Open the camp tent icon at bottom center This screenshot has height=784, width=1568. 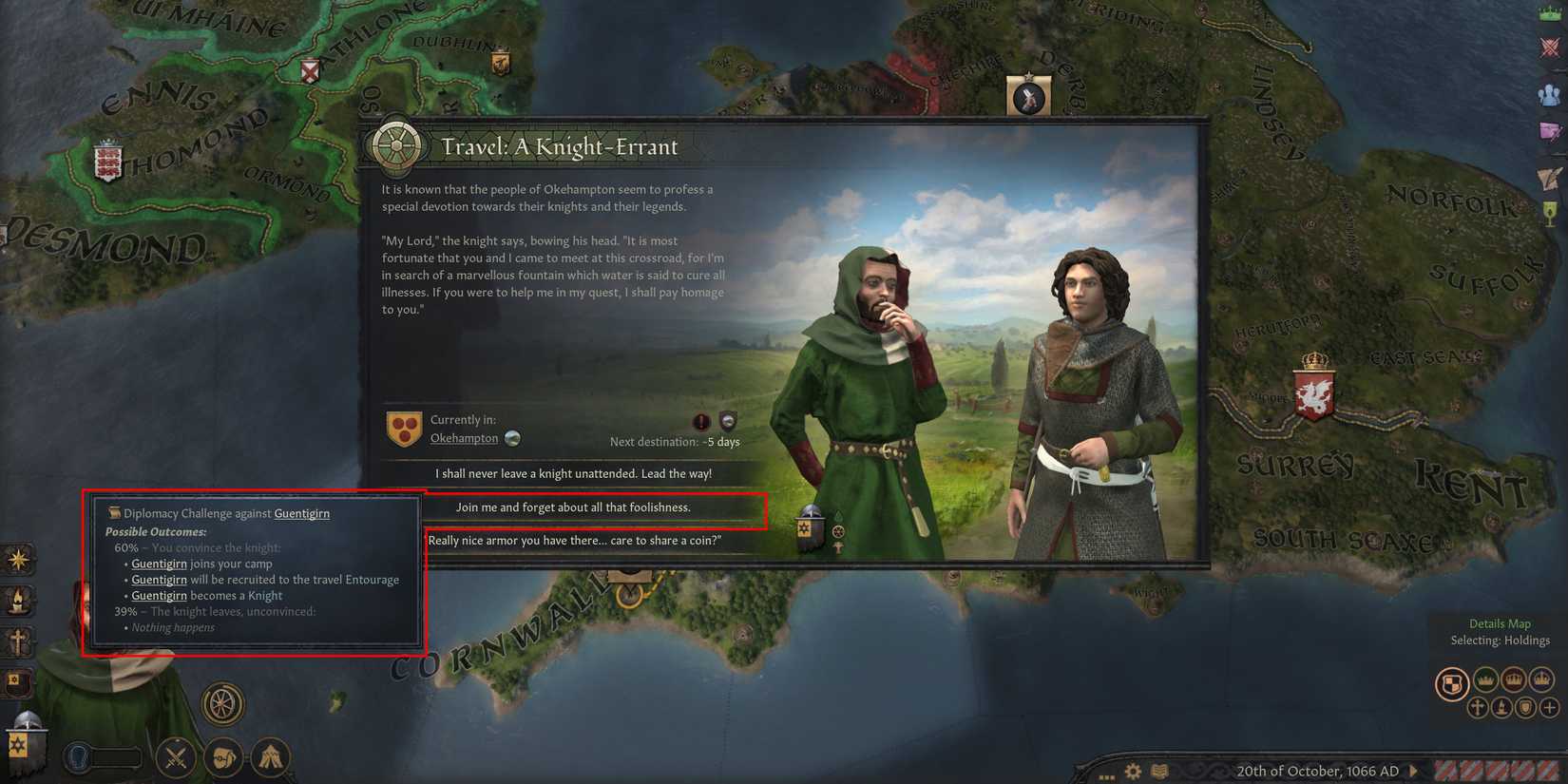(x=271, y=757)
